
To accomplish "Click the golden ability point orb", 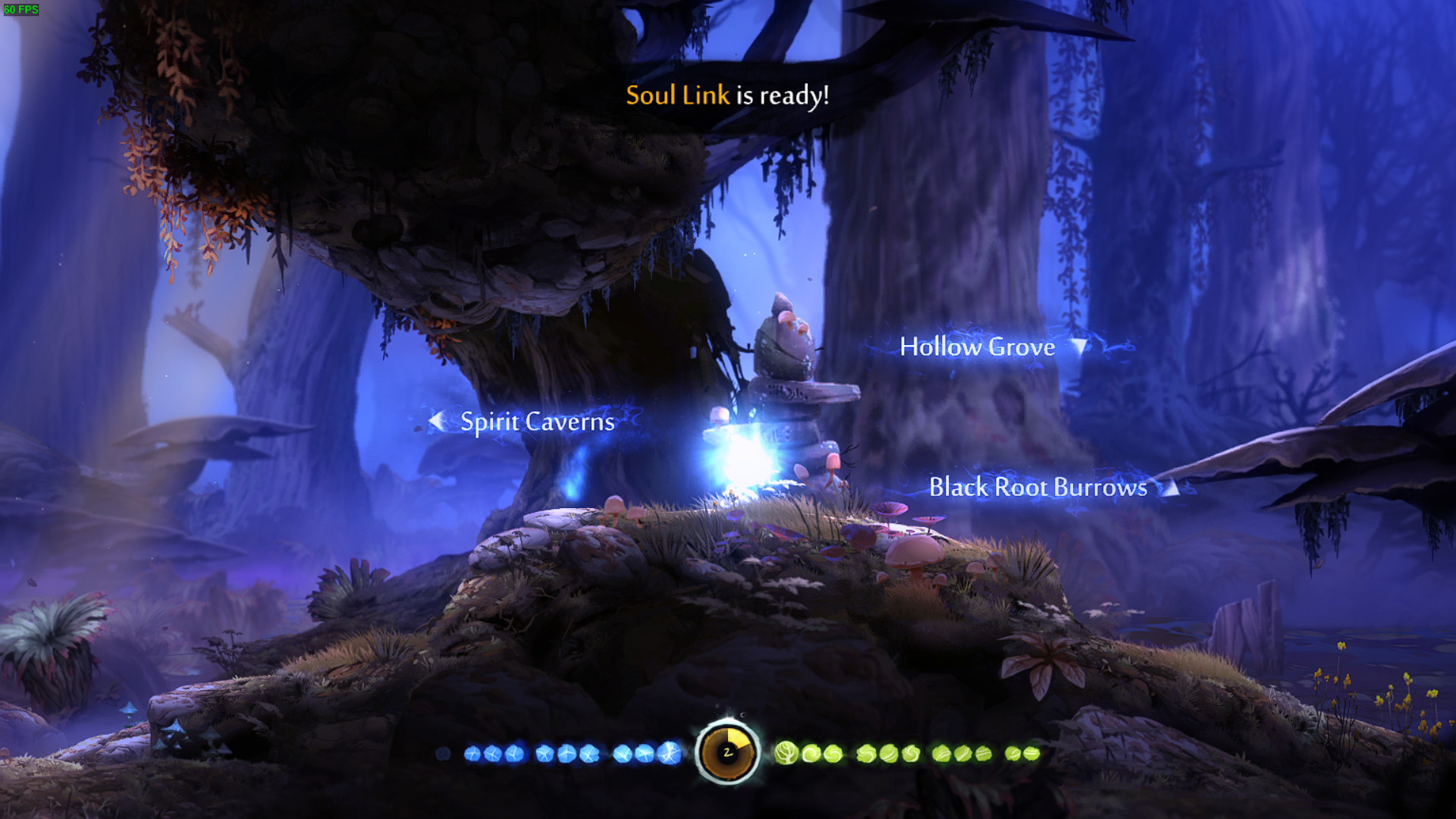I will point(727,752).
